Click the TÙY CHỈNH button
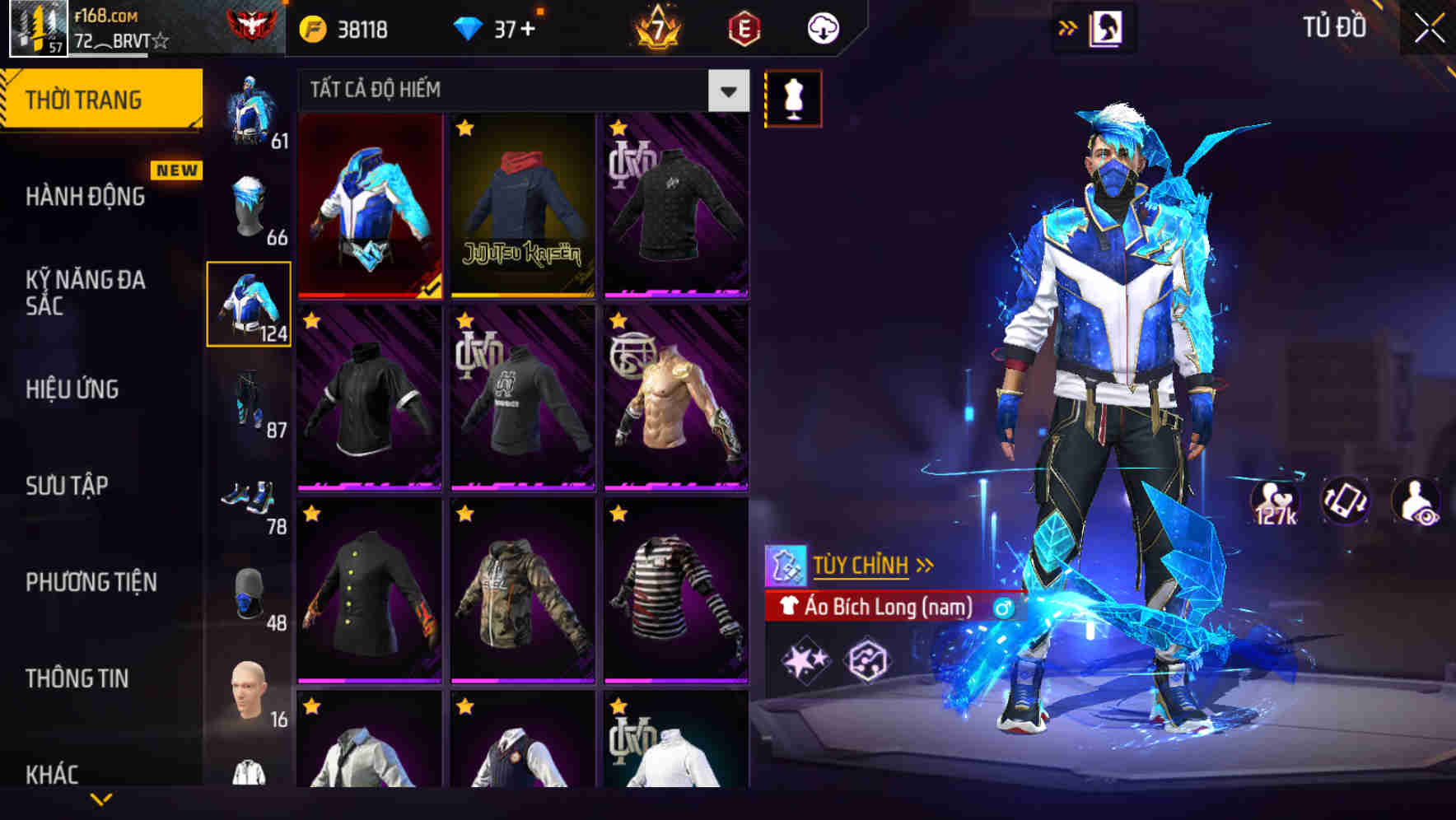 862,566
